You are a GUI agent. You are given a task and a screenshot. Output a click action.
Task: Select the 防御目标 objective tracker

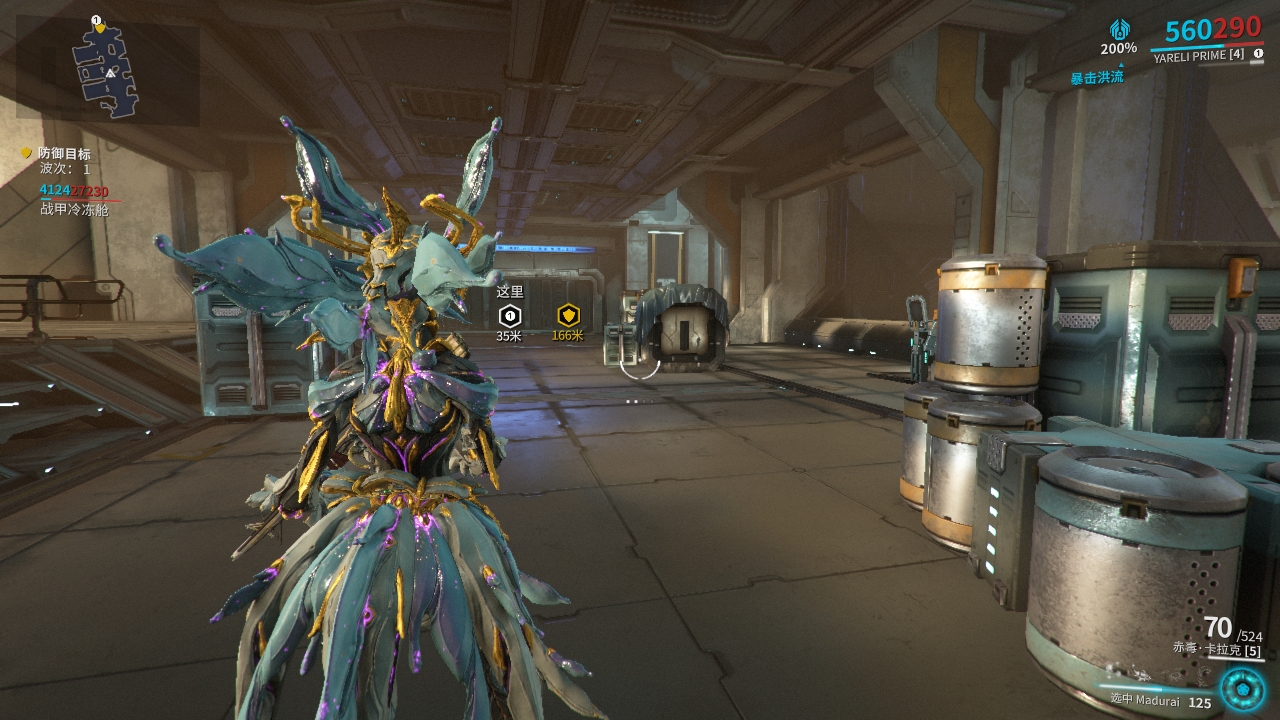[64, 154]
